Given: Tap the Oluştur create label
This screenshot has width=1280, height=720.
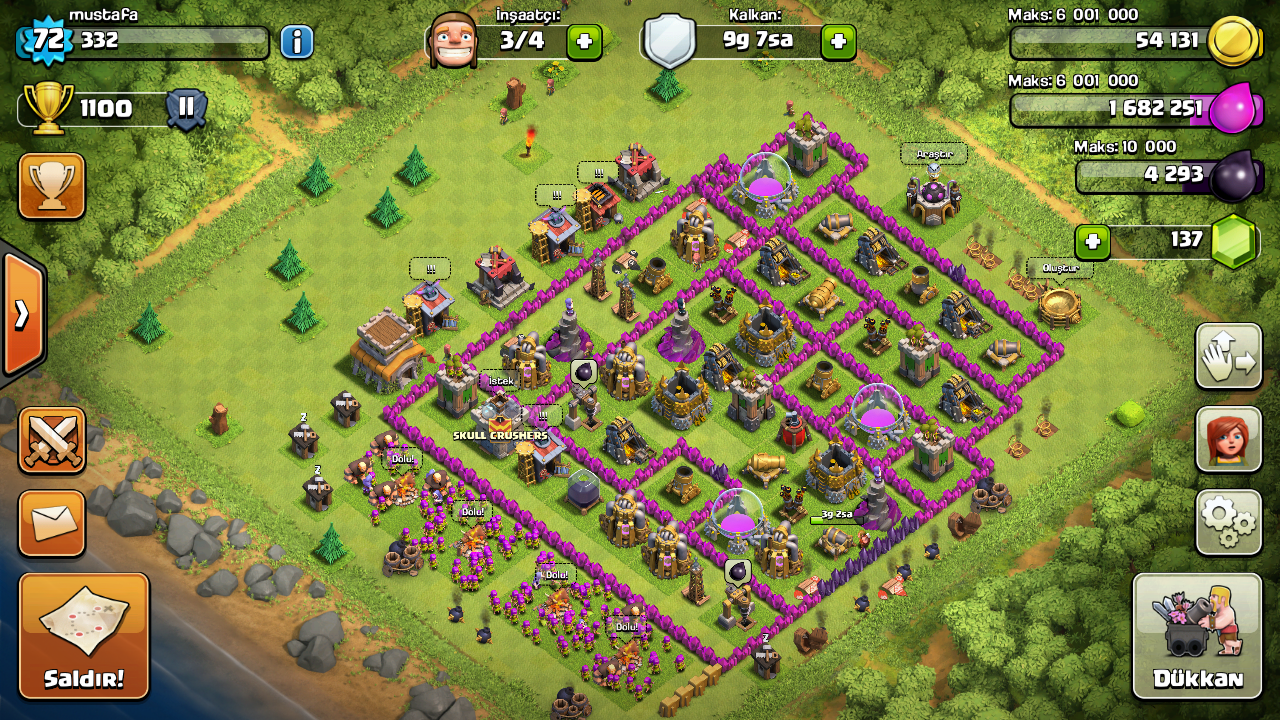Looking at the screenshot, I should click(x=1059, y=268).
